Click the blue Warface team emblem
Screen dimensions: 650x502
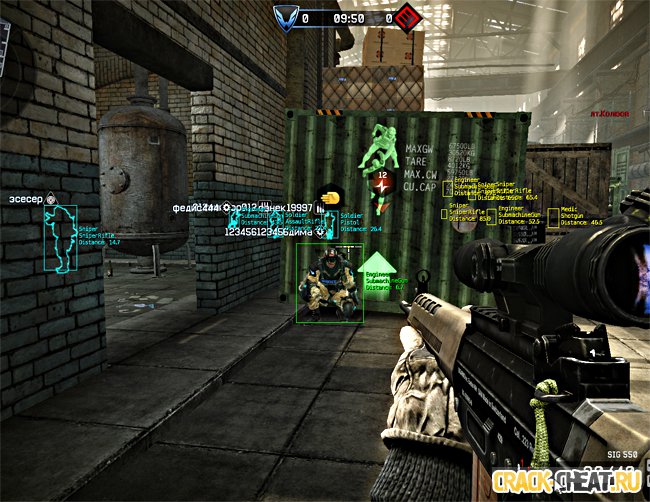pos(288,18)
